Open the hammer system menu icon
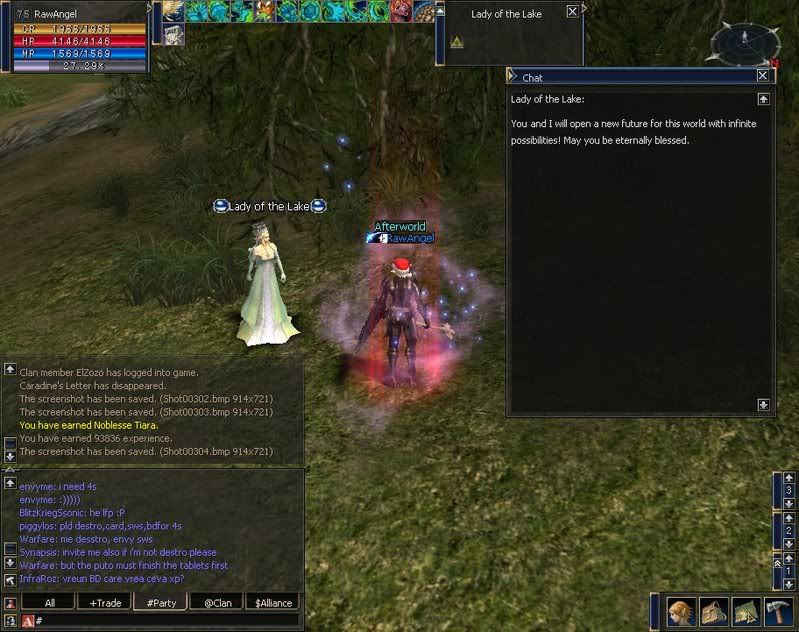The image size is (799, 632). pyautogui.click(x=778, y=611)
